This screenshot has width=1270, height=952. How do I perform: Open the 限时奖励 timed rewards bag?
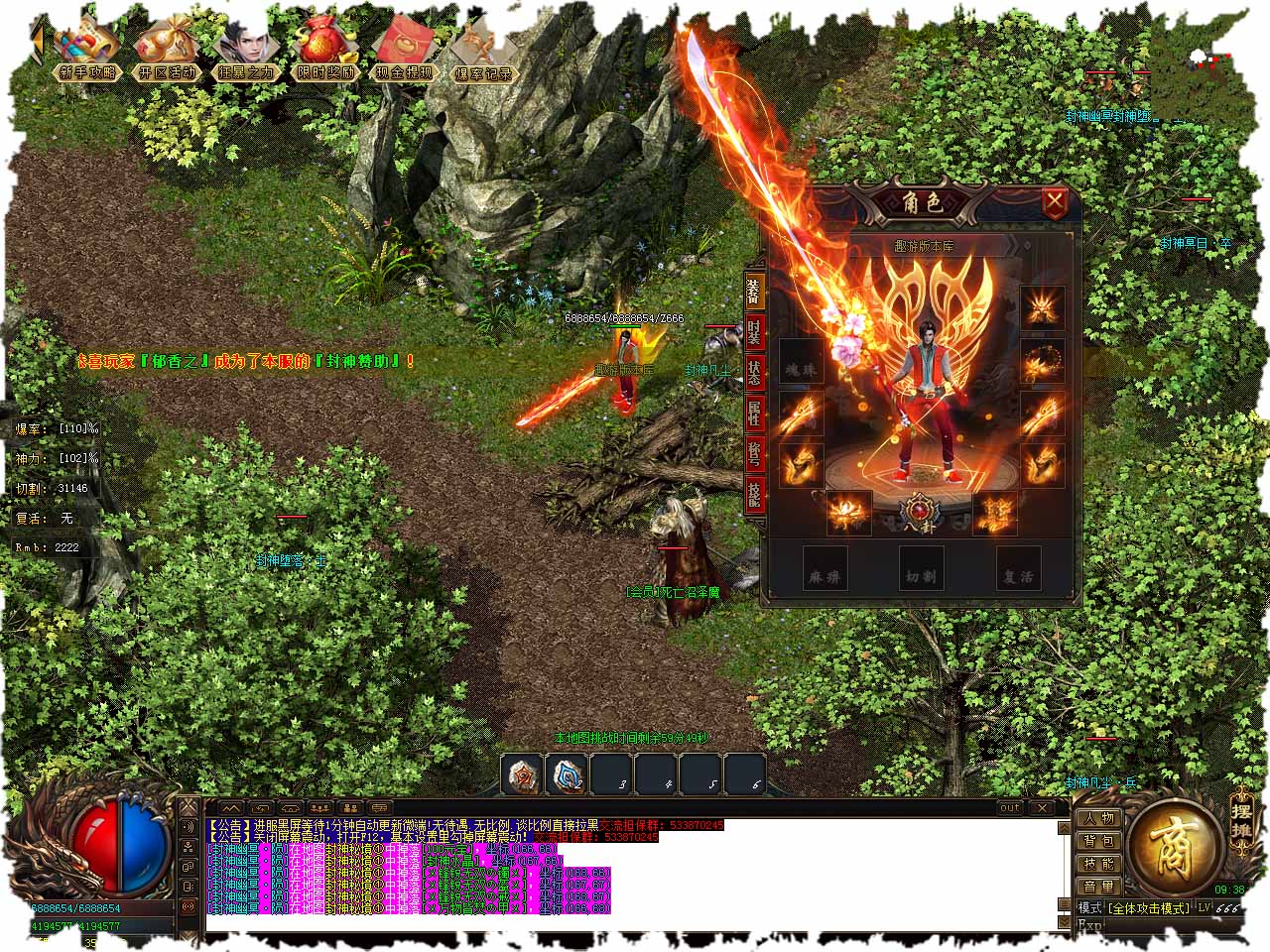(x=324, y=52)
